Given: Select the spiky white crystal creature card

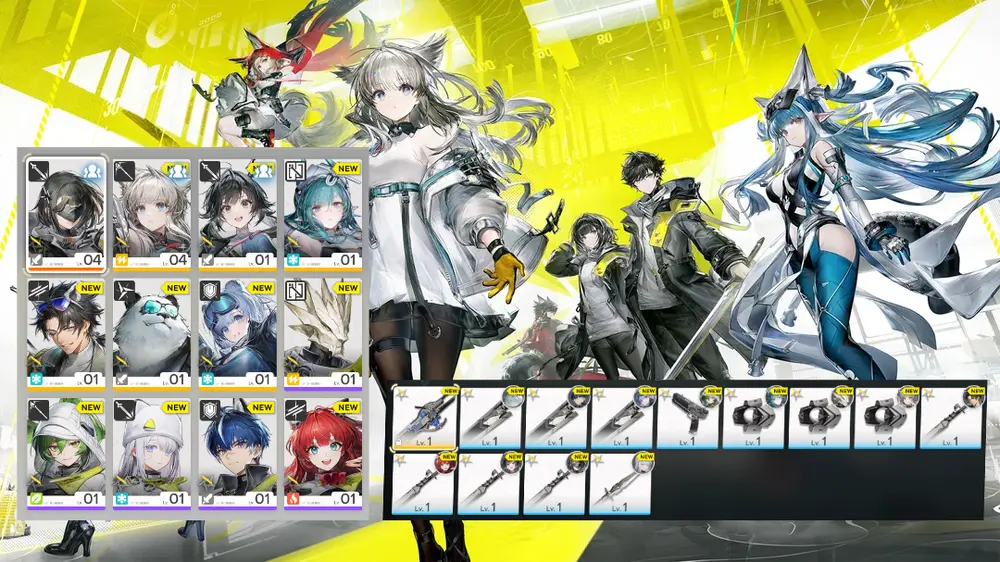Looking at the screenshot, I should click(x=322, y=333).
